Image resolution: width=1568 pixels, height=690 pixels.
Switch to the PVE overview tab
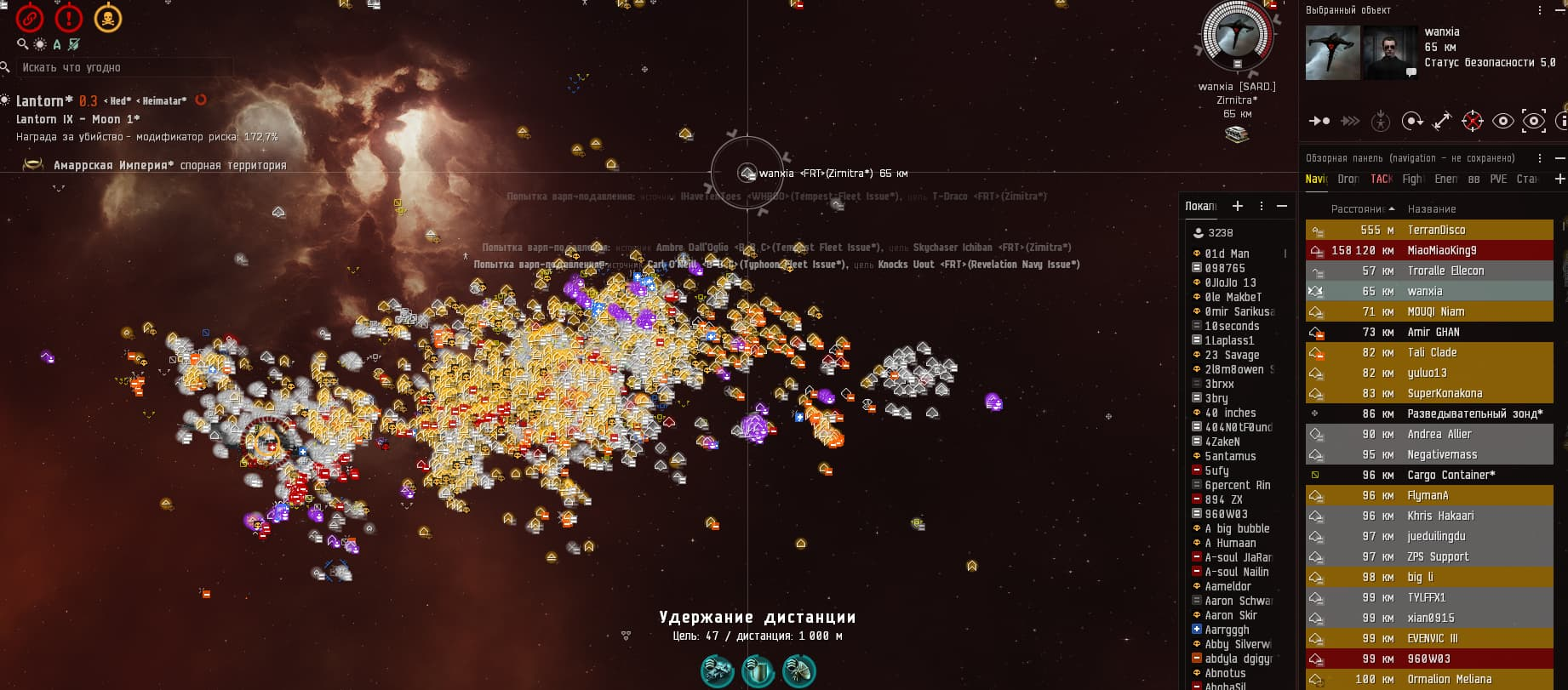(1498, 179)
